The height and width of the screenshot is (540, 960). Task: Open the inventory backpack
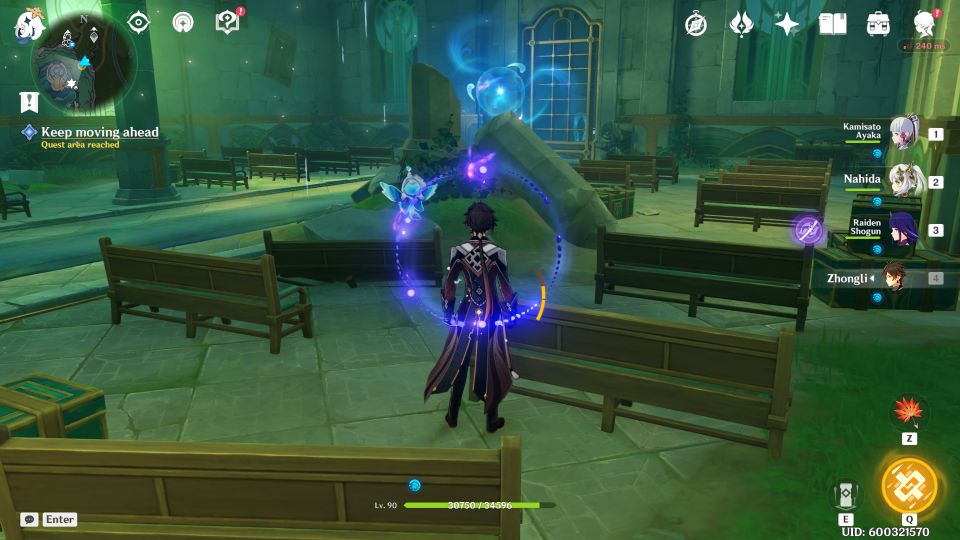[878, 24]
